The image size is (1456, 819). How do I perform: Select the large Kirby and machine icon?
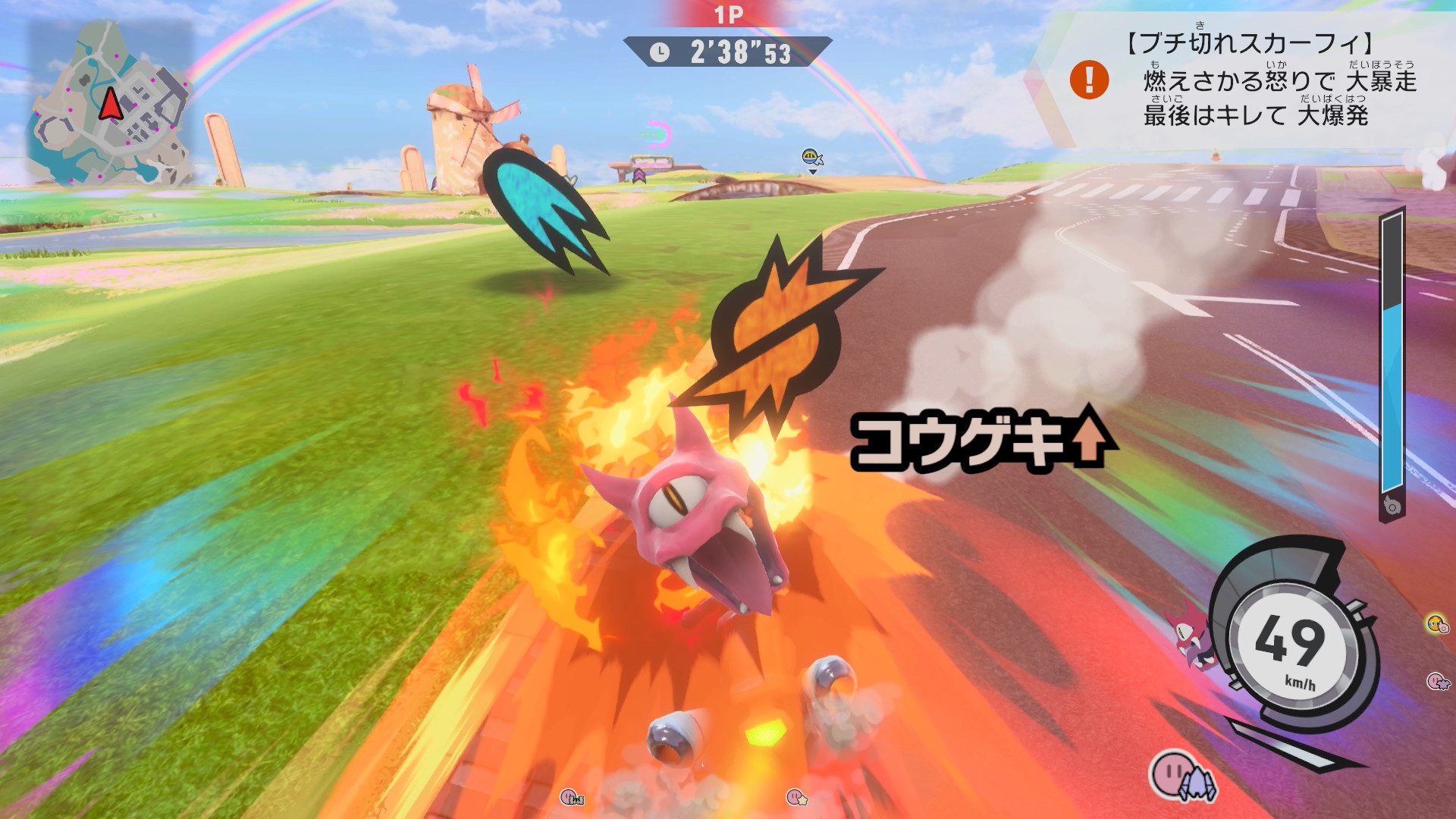coord(1182,777)
